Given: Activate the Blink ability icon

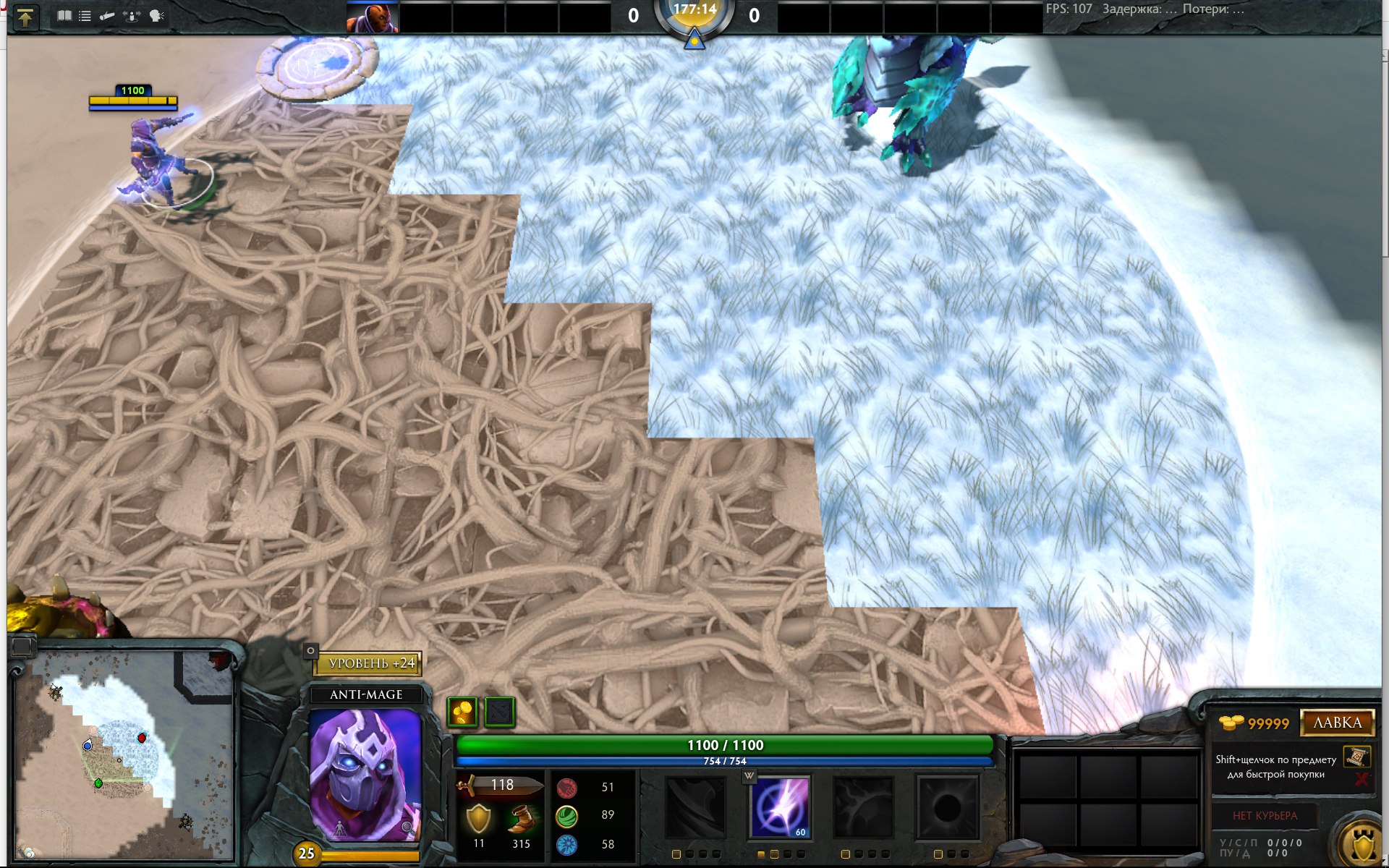Looking at the screenshot, I should (x=781, y=807).
